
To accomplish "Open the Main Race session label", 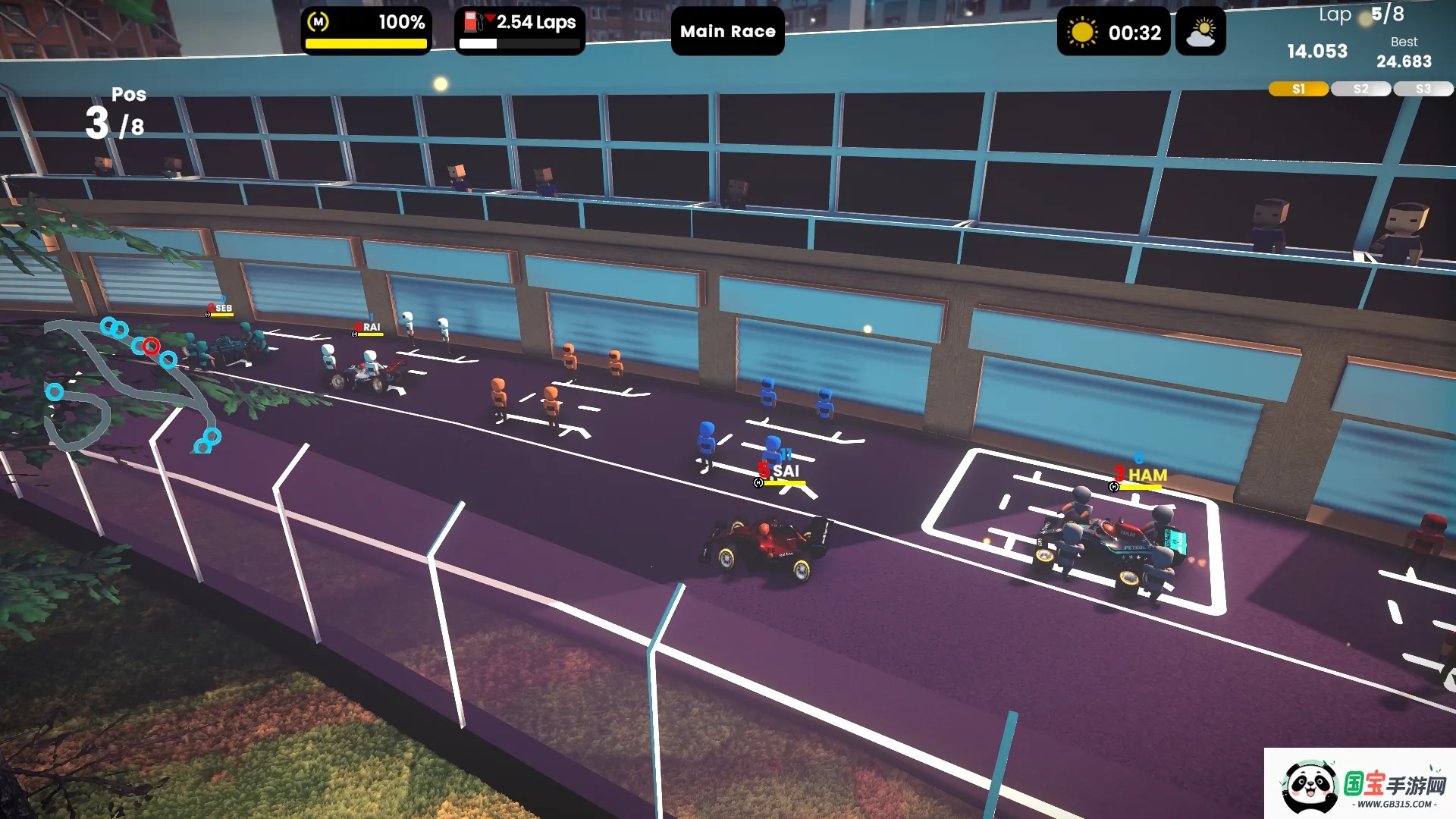I will click(x=727, y=32).
